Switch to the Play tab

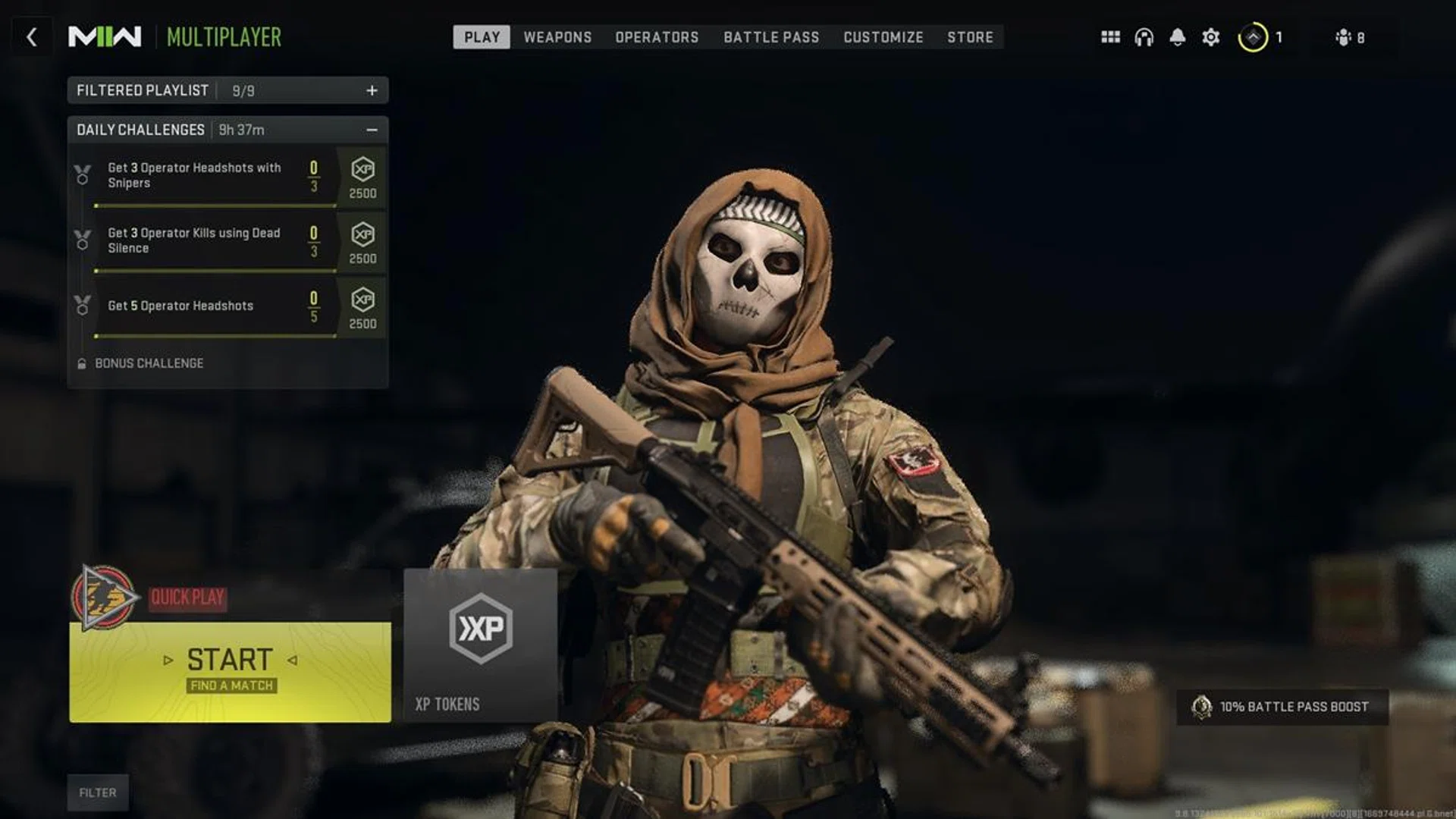coord(482,37)
